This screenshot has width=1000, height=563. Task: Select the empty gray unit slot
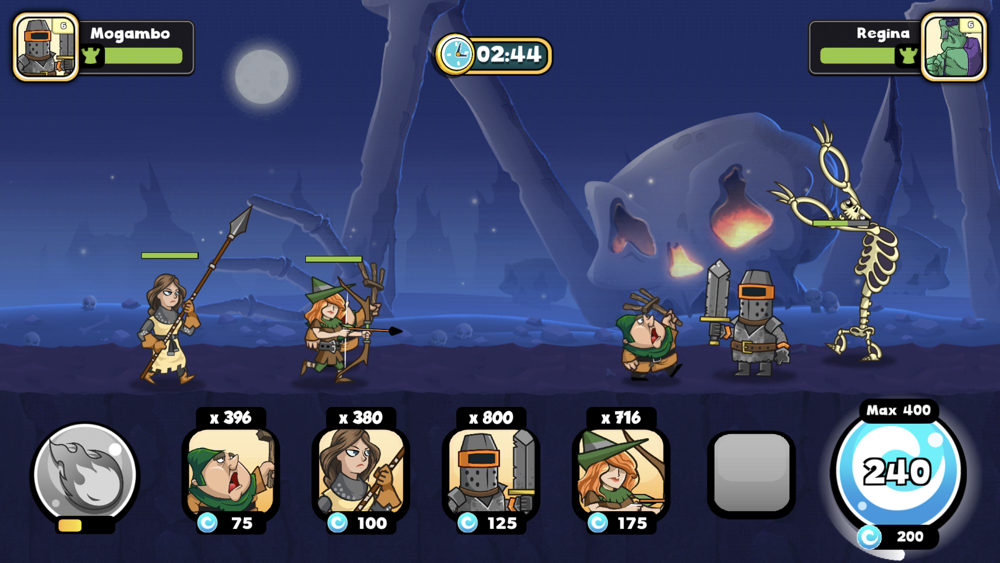752,474
